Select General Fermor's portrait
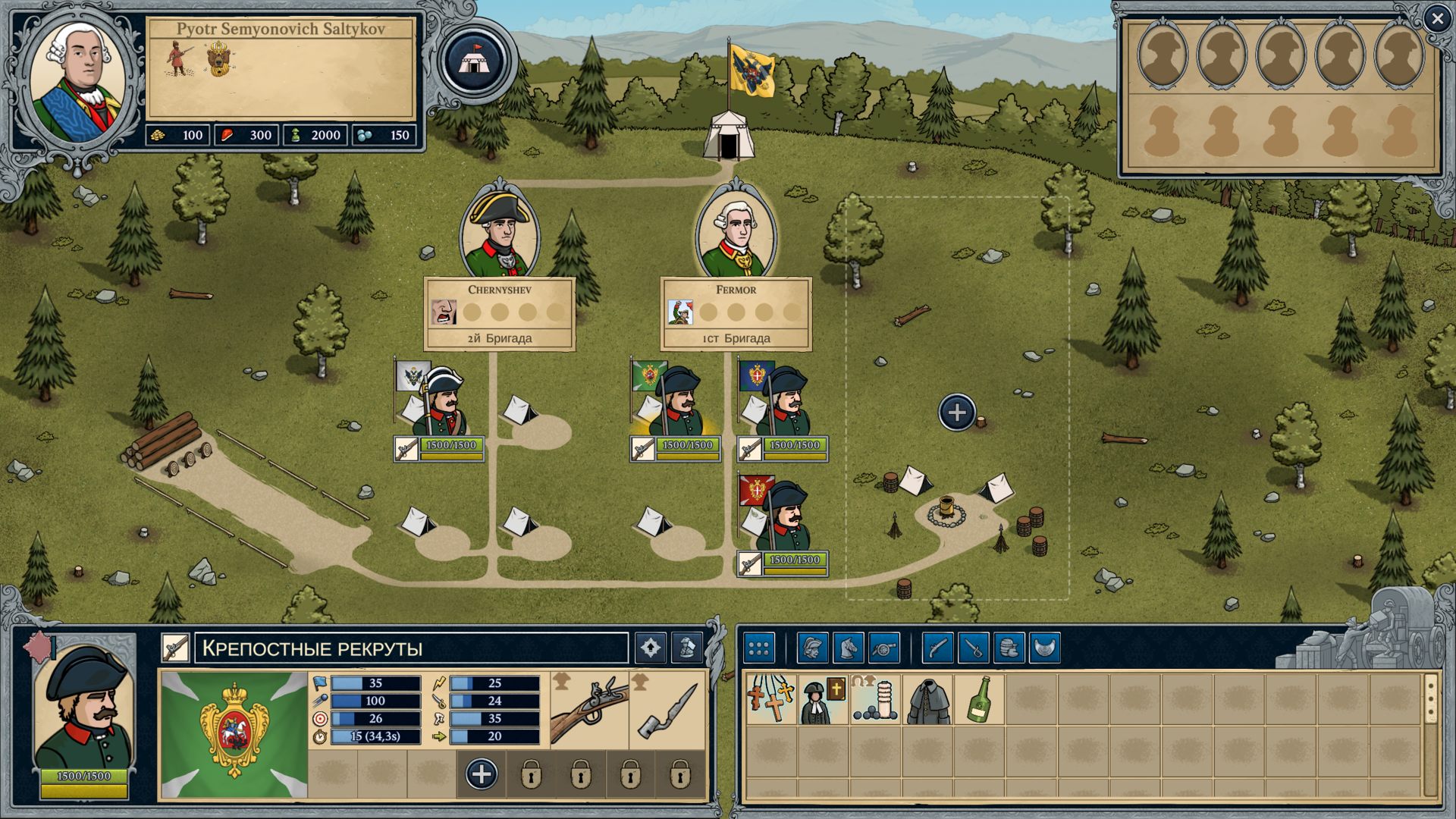Screen dimensions: 1456x819 (x=736, y=231)
